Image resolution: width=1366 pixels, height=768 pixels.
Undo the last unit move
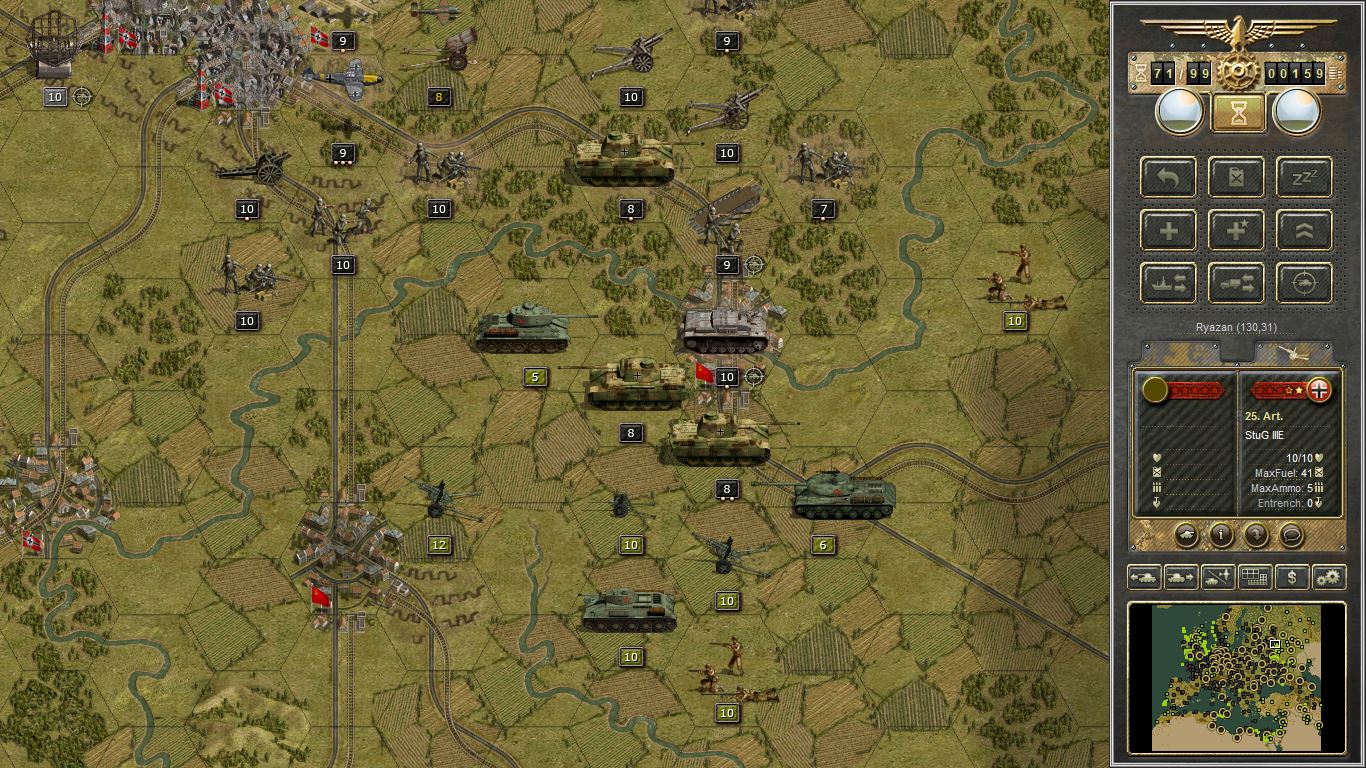pyautogui.click(x=1167, y=177)
